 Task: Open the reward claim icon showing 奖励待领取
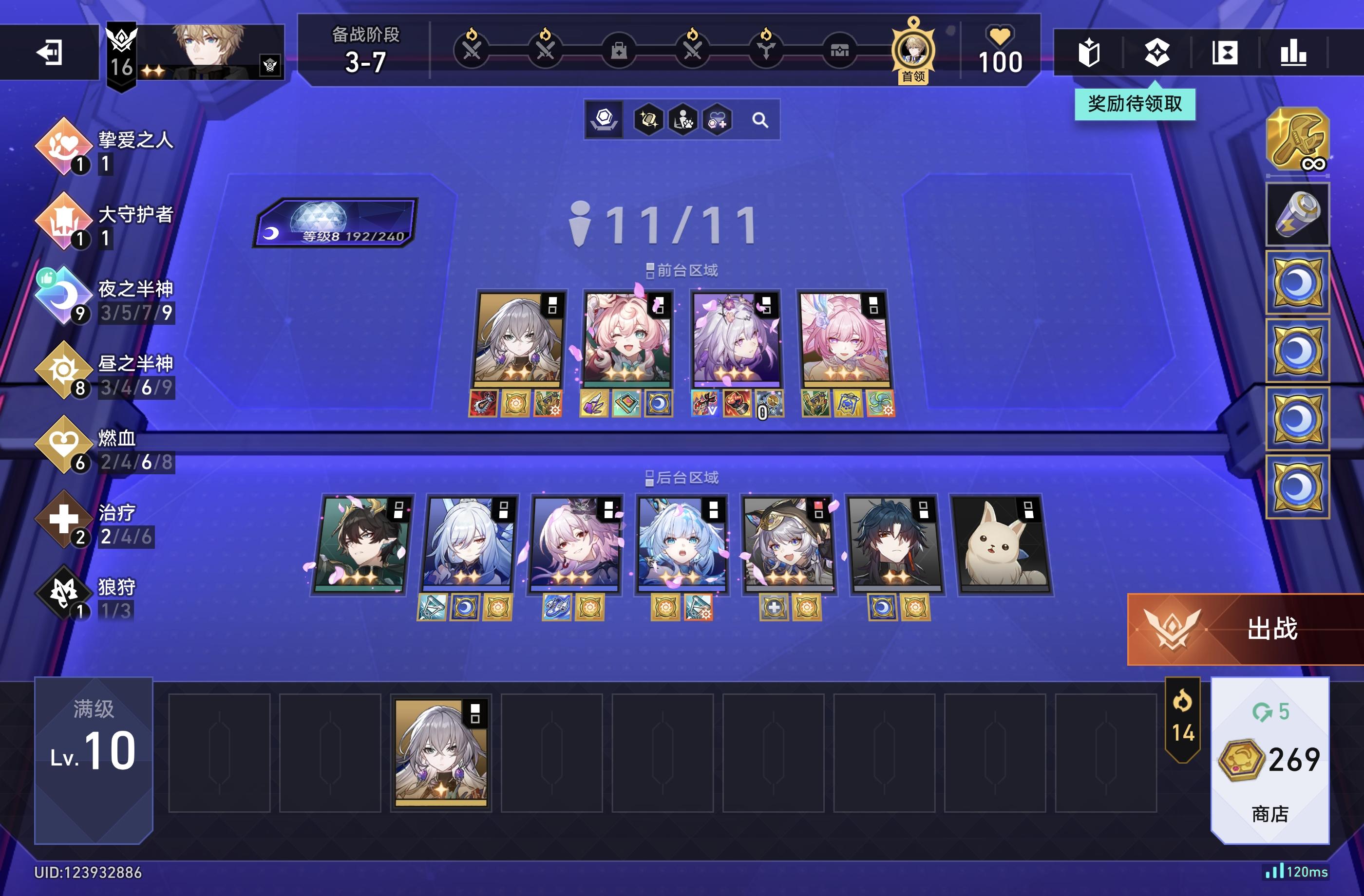coord(1156,53)
